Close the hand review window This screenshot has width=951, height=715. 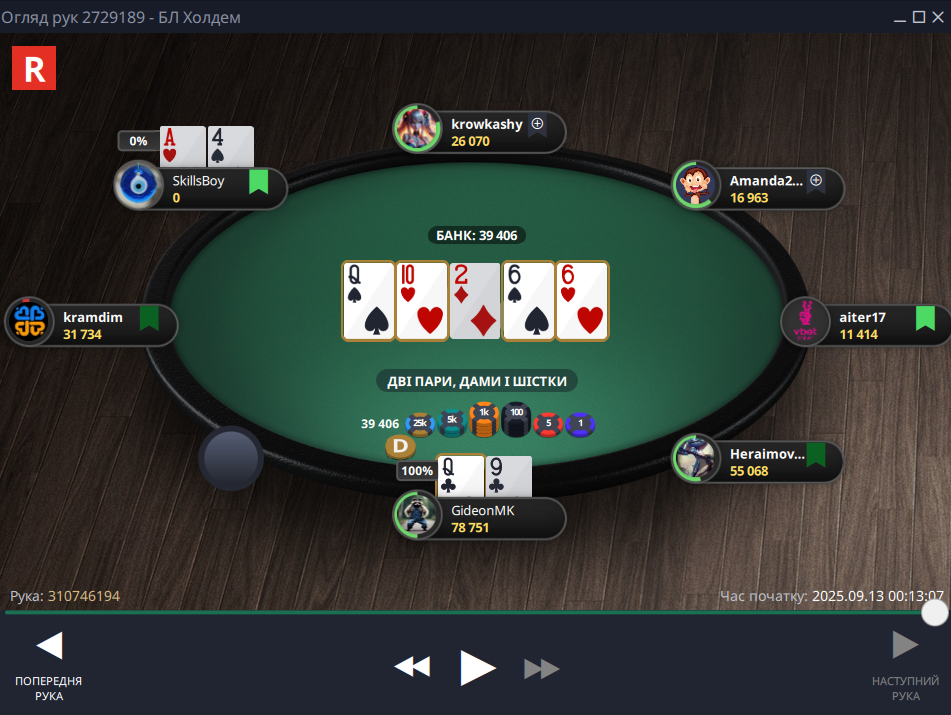pos(937,17)
